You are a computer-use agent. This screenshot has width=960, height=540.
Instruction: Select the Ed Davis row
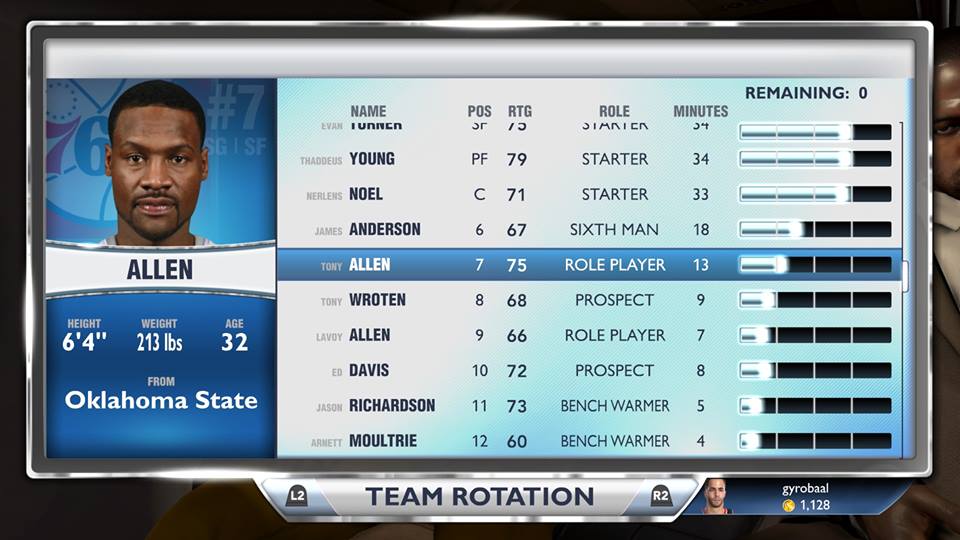click(590, 371)
